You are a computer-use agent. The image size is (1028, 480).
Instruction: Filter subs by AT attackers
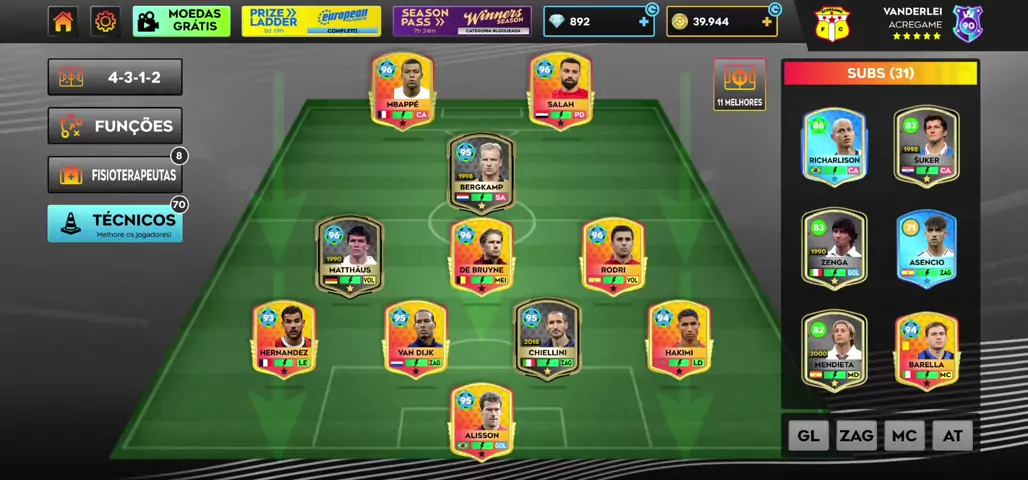pyautogui.click(x=952, y=436)
